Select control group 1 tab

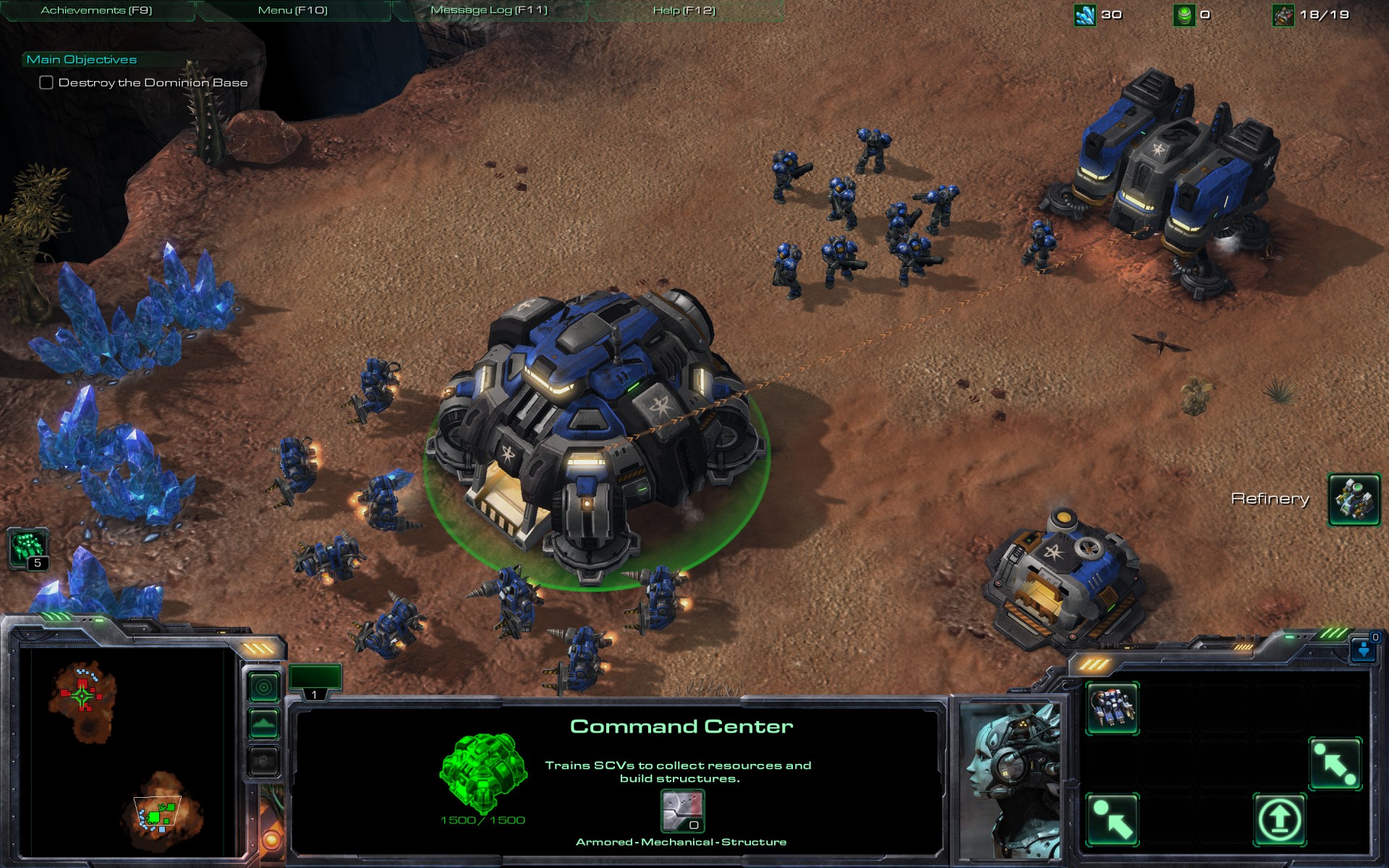point(315,681)
